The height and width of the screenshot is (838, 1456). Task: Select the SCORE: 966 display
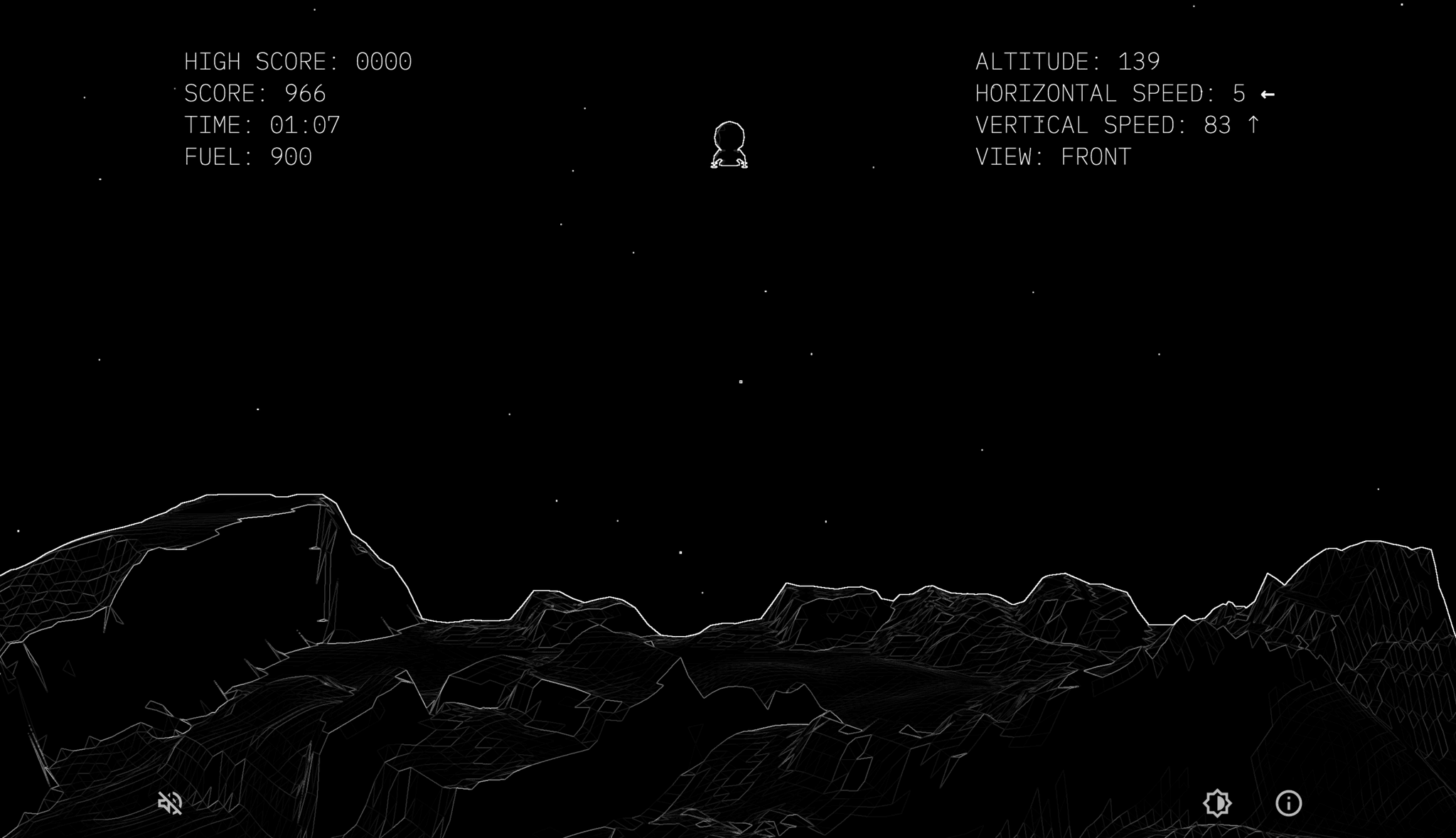pos(254,93)
